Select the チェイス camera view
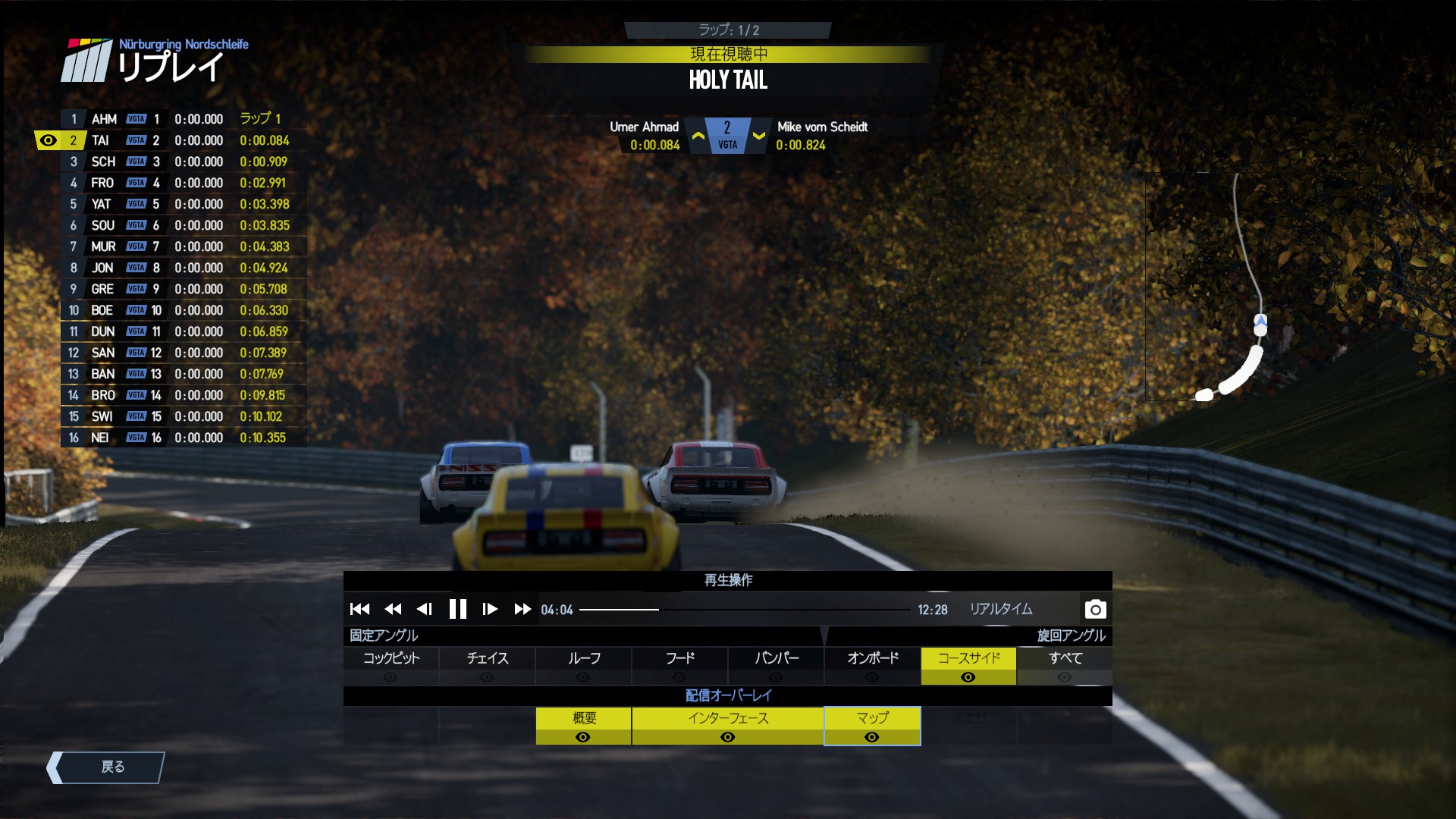The width and height of the screenshot is (1456, 819). click(487, 665)
